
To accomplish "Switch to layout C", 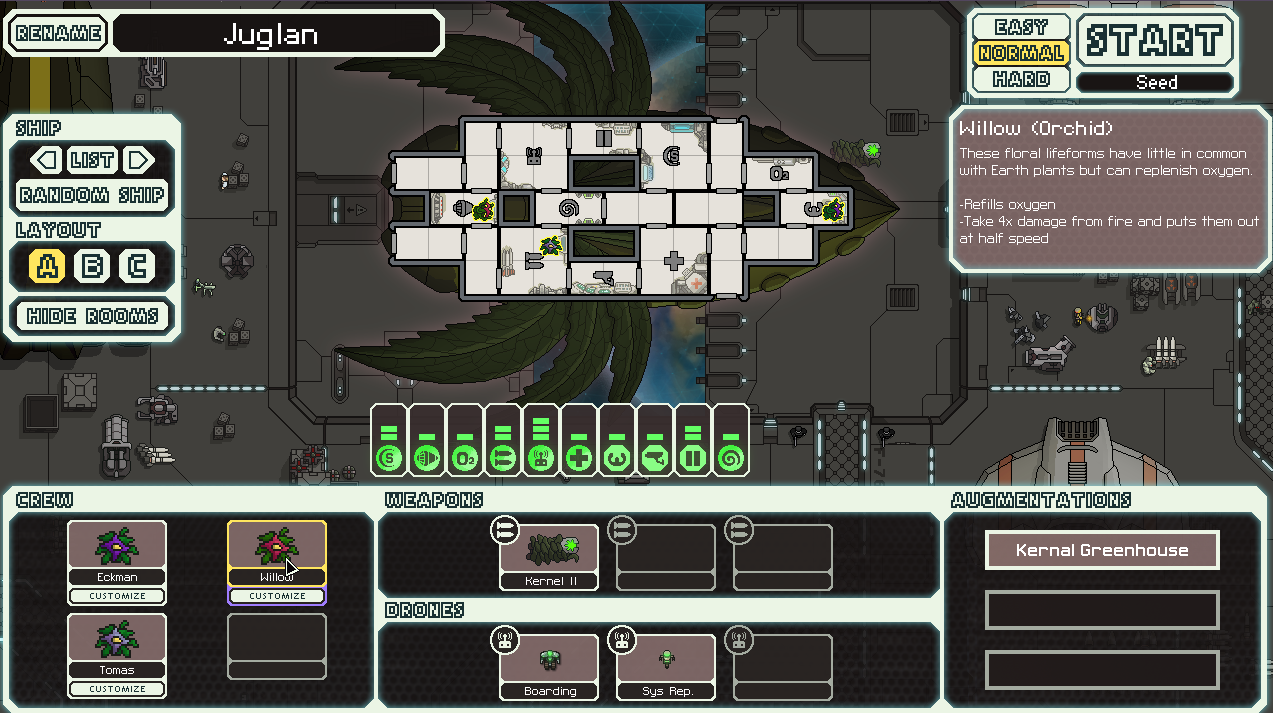I will click(136, 267).
